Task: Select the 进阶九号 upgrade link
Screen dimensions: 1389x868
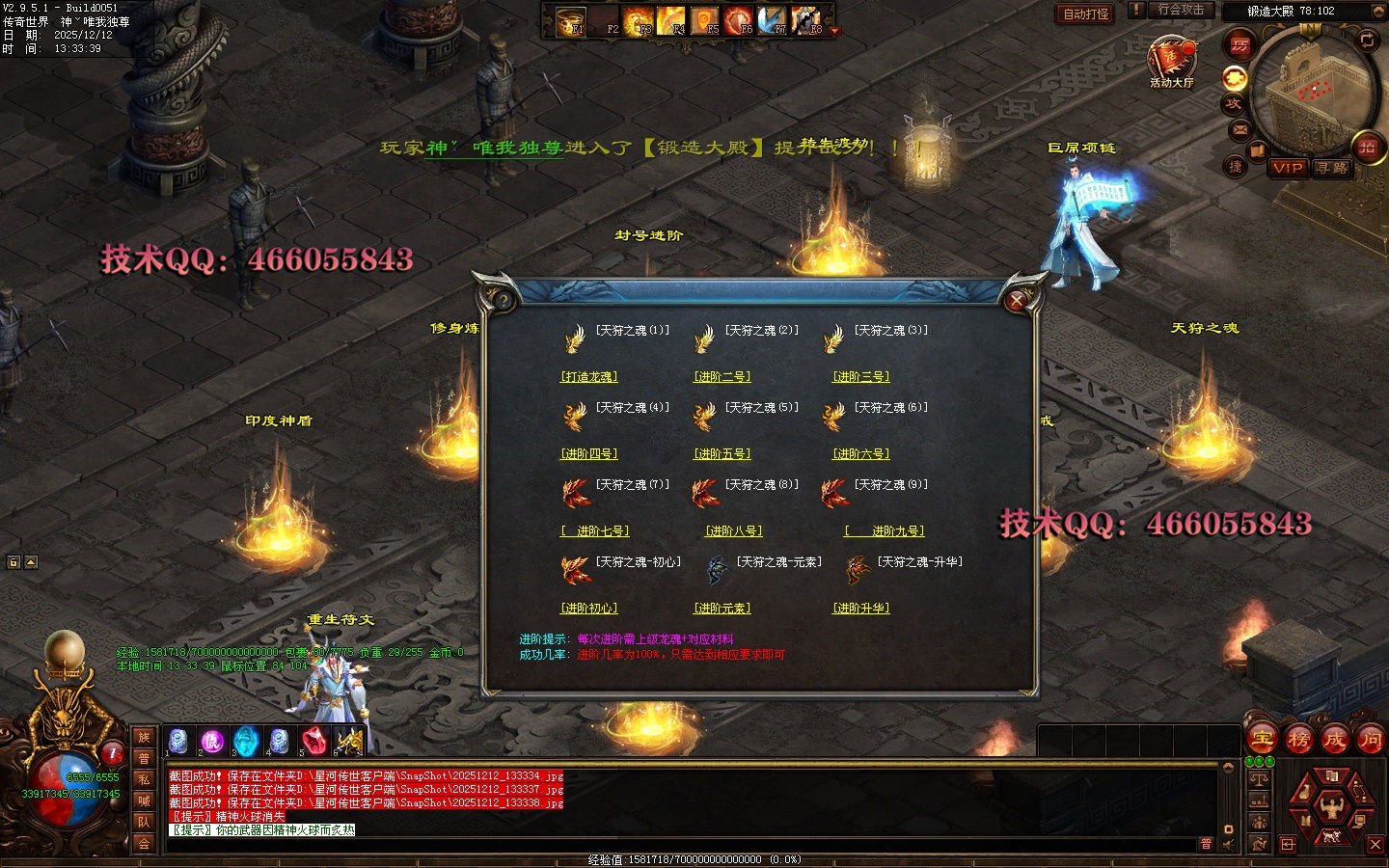Action: 885,531
